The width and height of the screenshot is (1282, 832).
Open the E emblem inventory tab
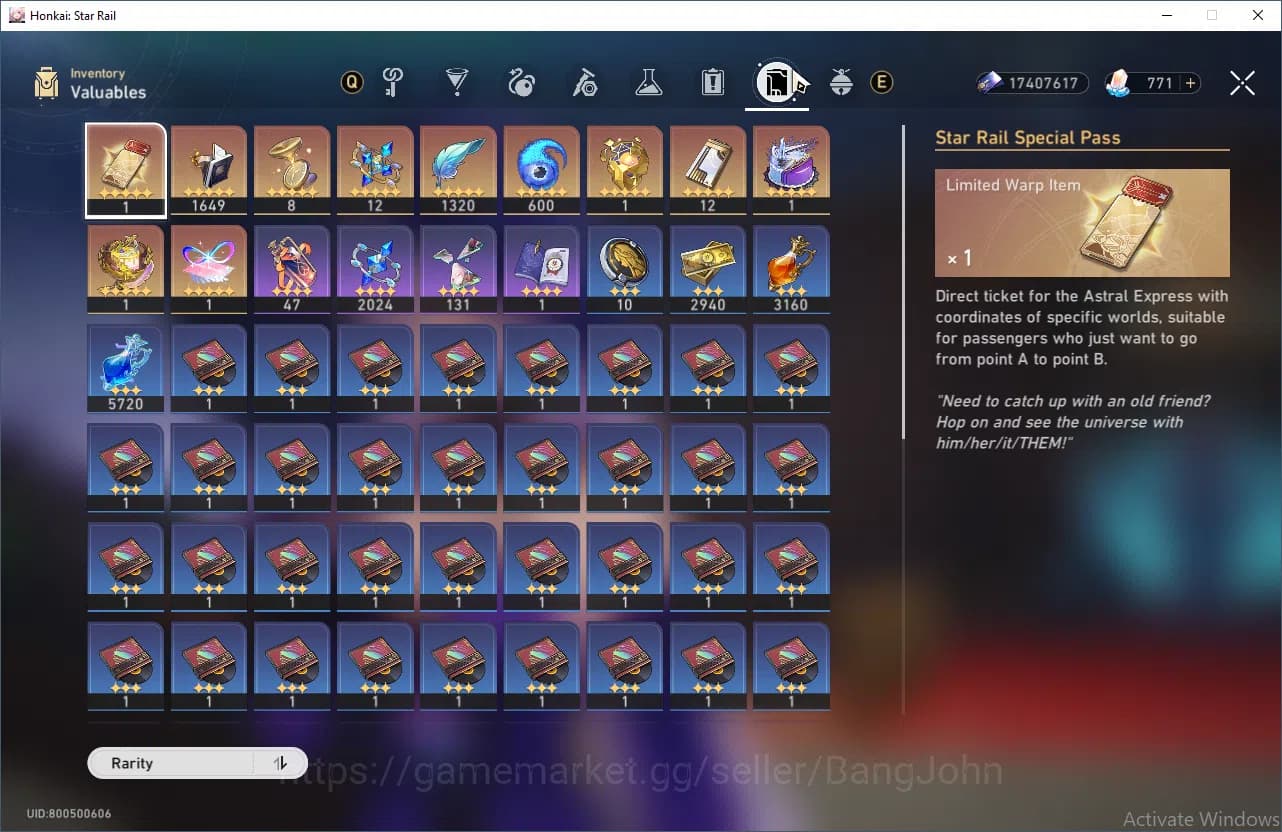[881, 83]
